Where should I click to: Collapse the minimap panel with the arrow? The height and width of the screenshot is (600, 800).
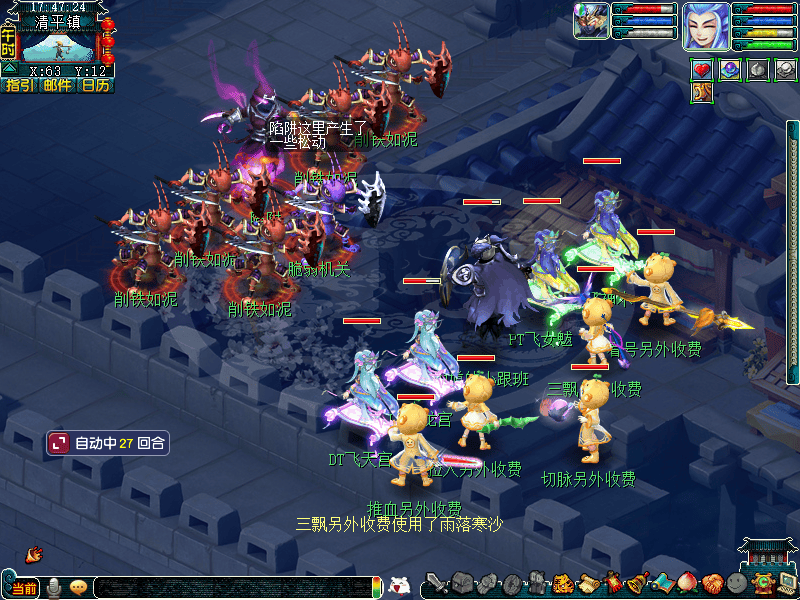tap(9, 70)
